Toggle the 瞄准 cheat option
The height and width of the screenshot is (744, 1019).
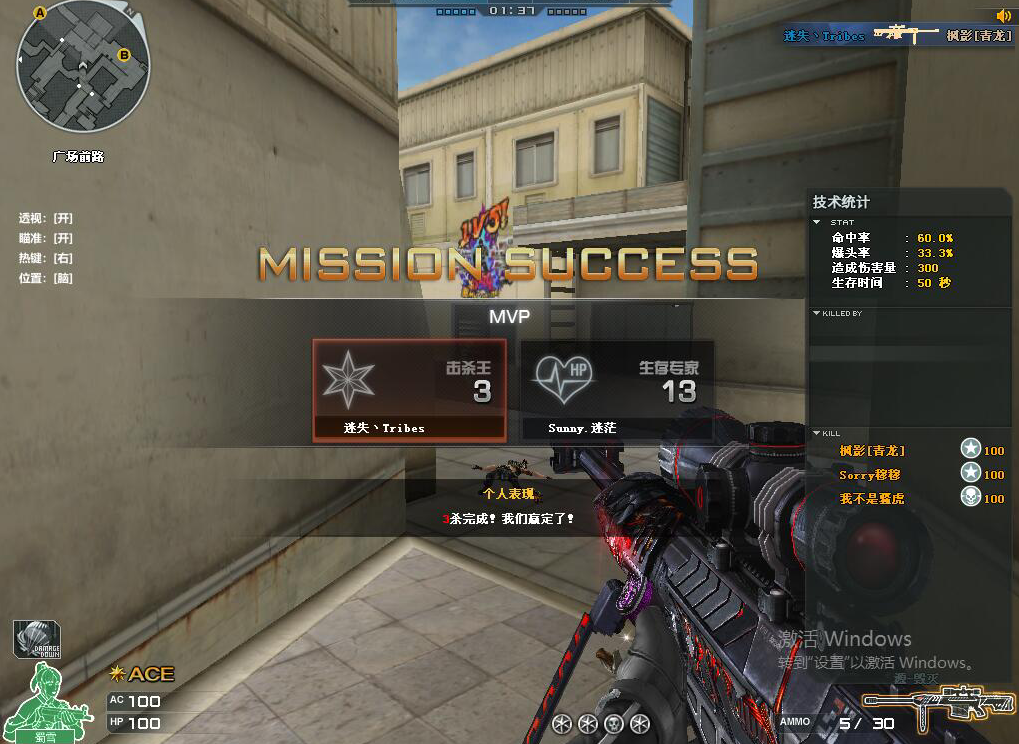click(45, 238)
